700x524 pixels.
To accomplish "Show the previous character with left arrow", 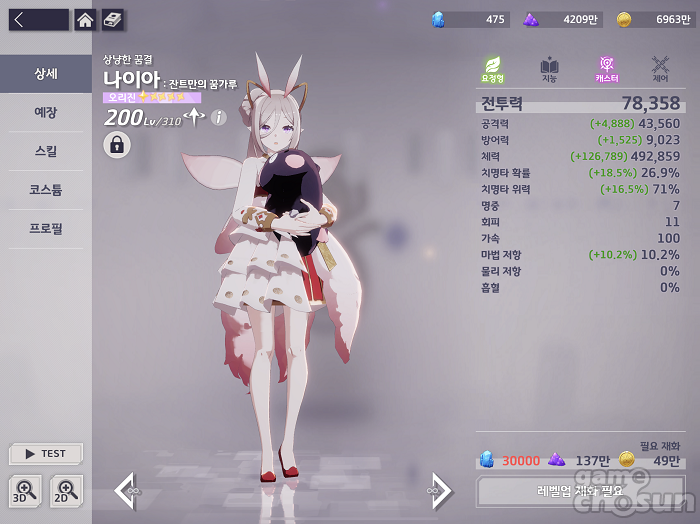I will point(127,490).
